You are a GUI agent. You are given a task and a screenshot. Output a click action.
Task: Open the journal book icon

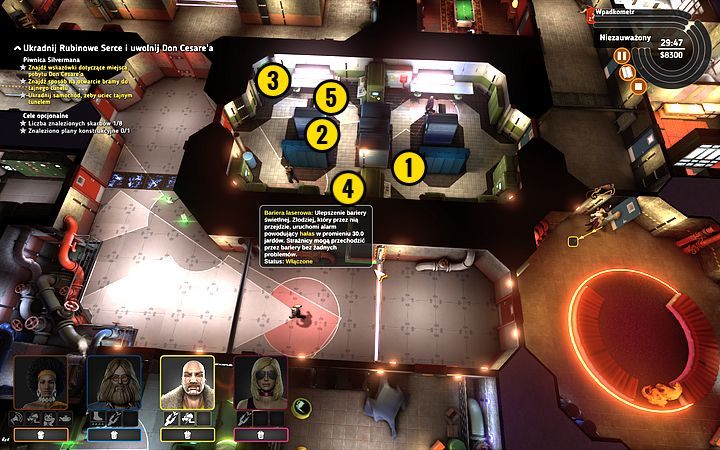coord(630,71)
